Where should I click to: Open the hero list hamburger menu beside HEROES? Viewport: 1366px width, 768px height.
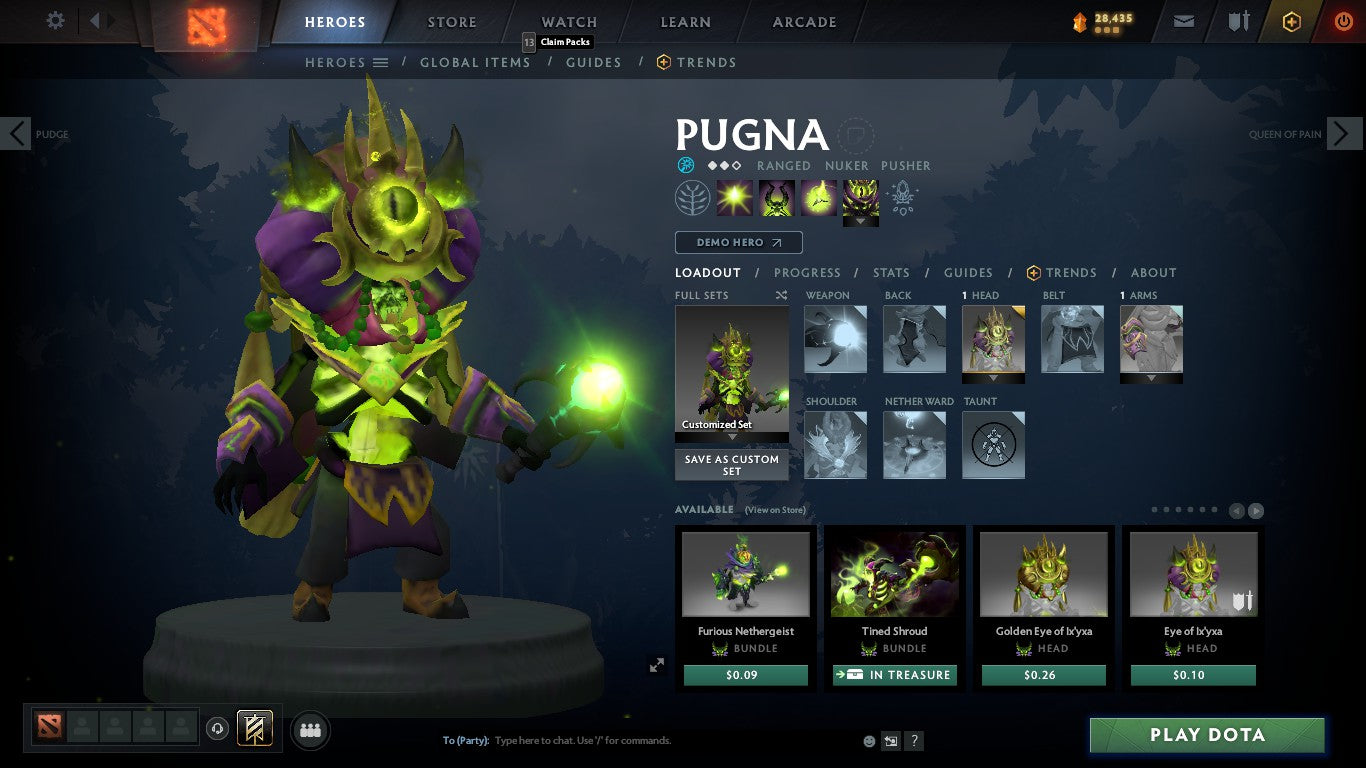coord(382,62)
